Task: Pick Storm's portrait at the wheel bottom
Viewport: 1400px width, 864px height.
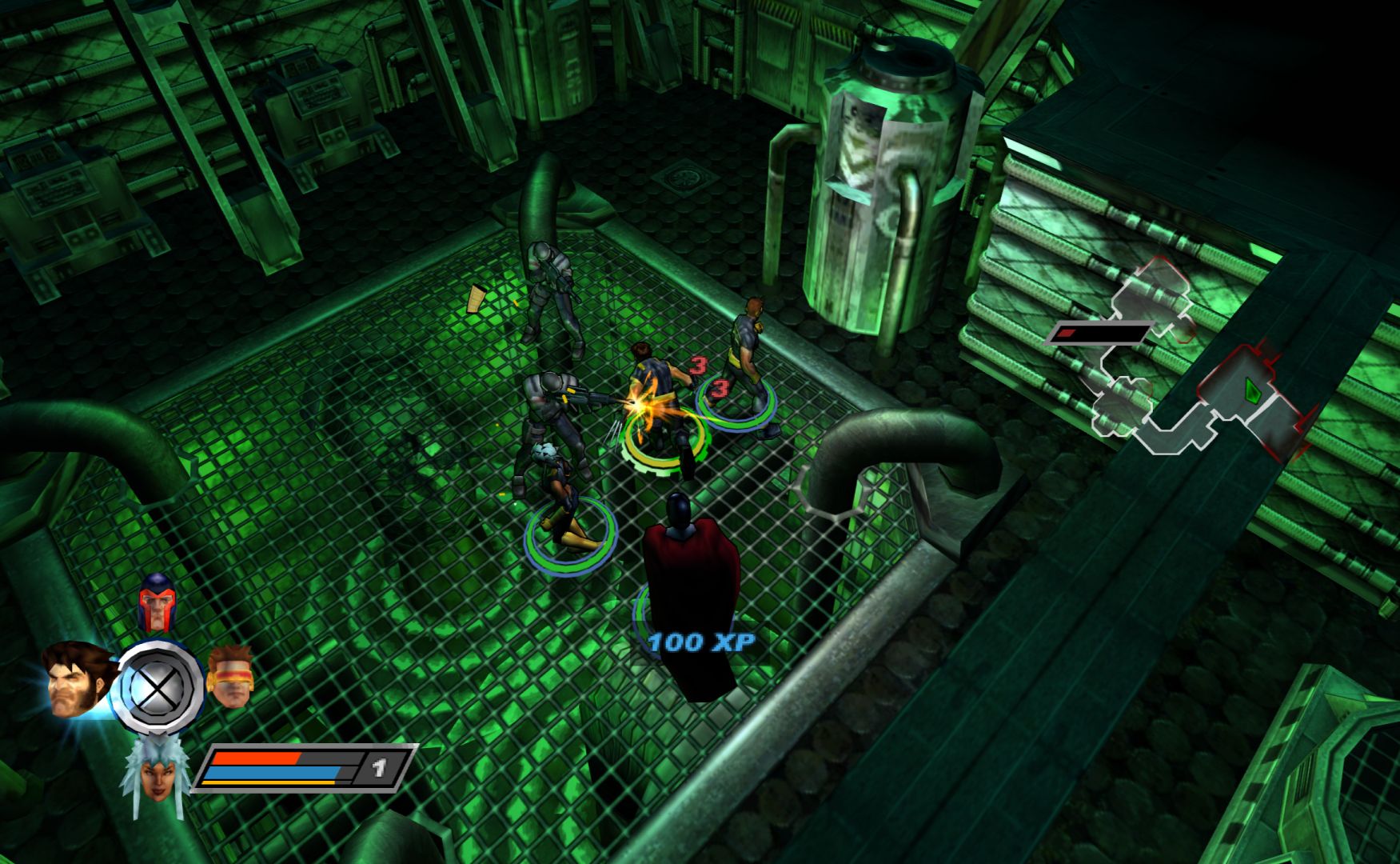Action: tap(157, 773)
